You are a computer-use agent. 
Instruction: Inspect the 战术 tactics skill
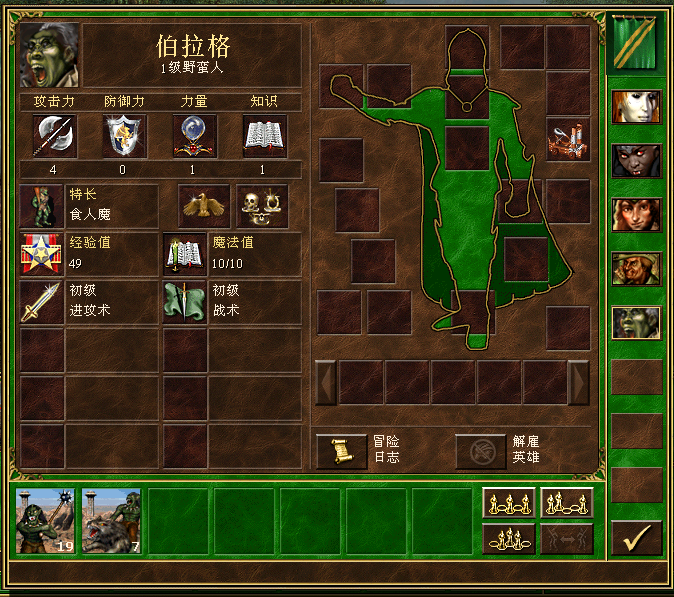click(185, 302)
